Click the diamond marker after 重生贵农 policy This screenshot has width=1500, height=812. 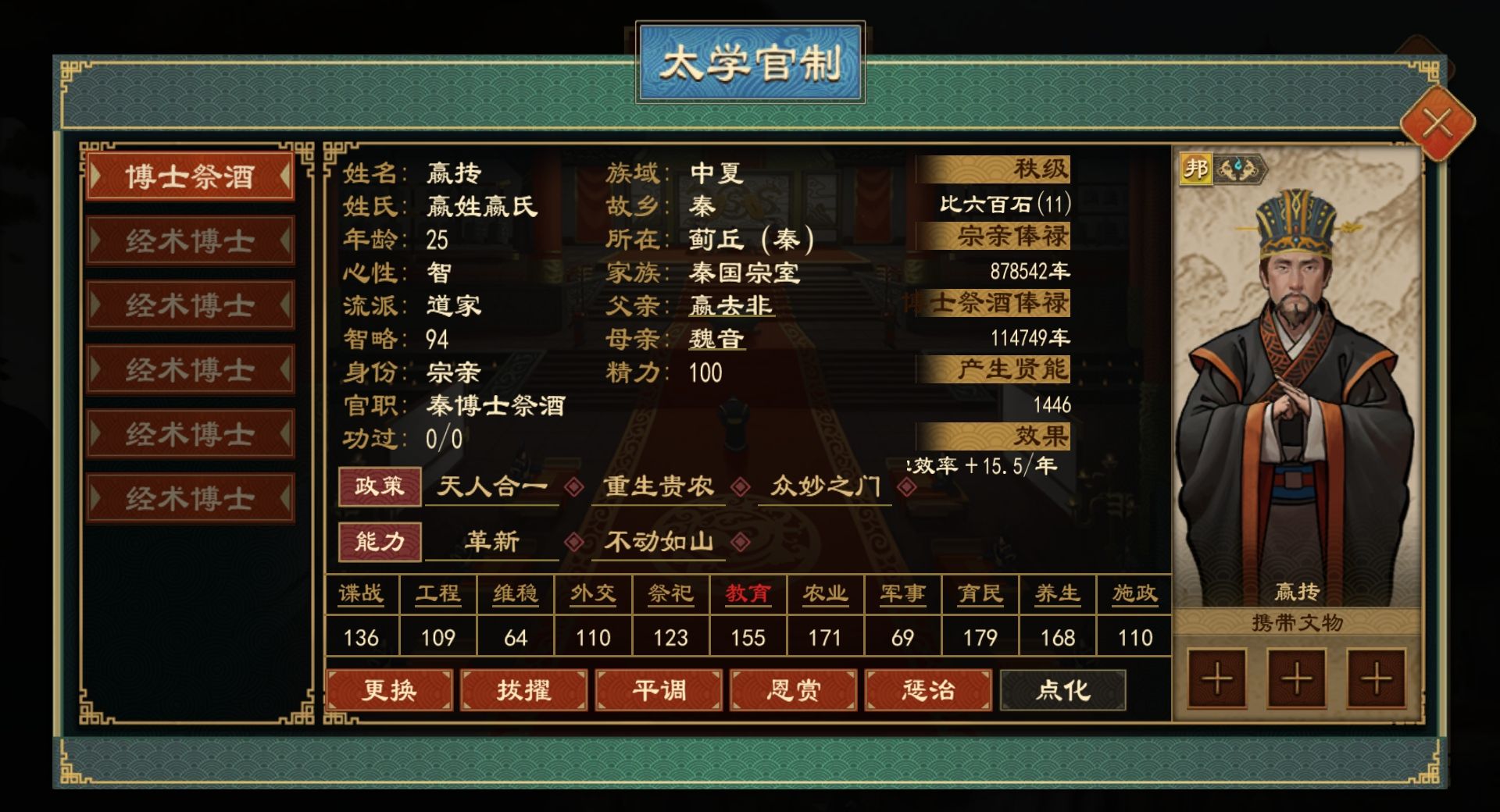741,487
